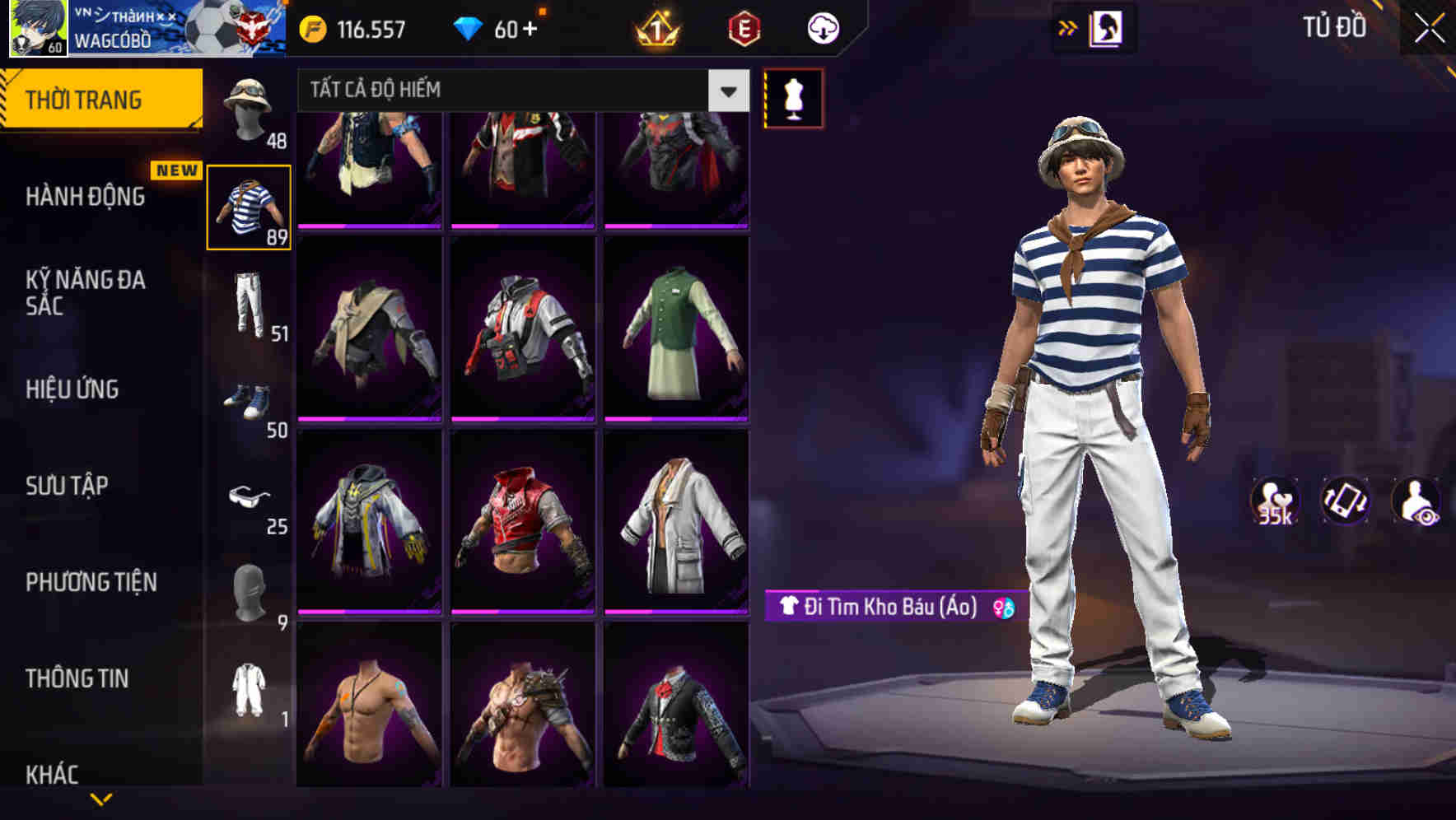The height and width of the screenshot is (820, 1456).
Task: Select the mannequin outfit preset icon
Action: (x=793, y=97)
